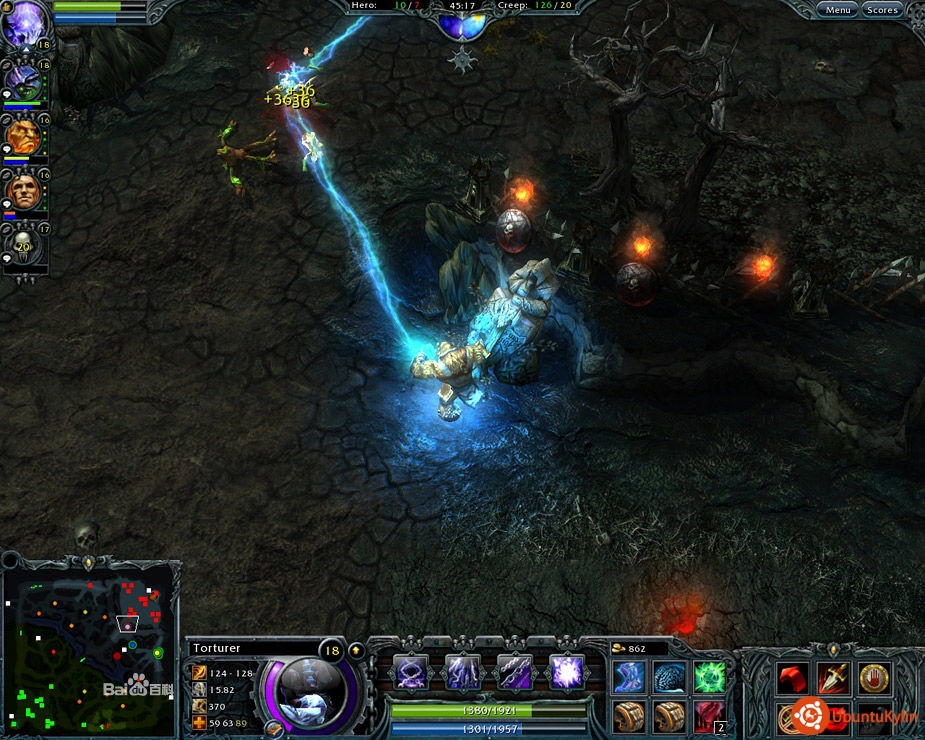
Task: Click the minimap
Action: (x=90, y=650)
